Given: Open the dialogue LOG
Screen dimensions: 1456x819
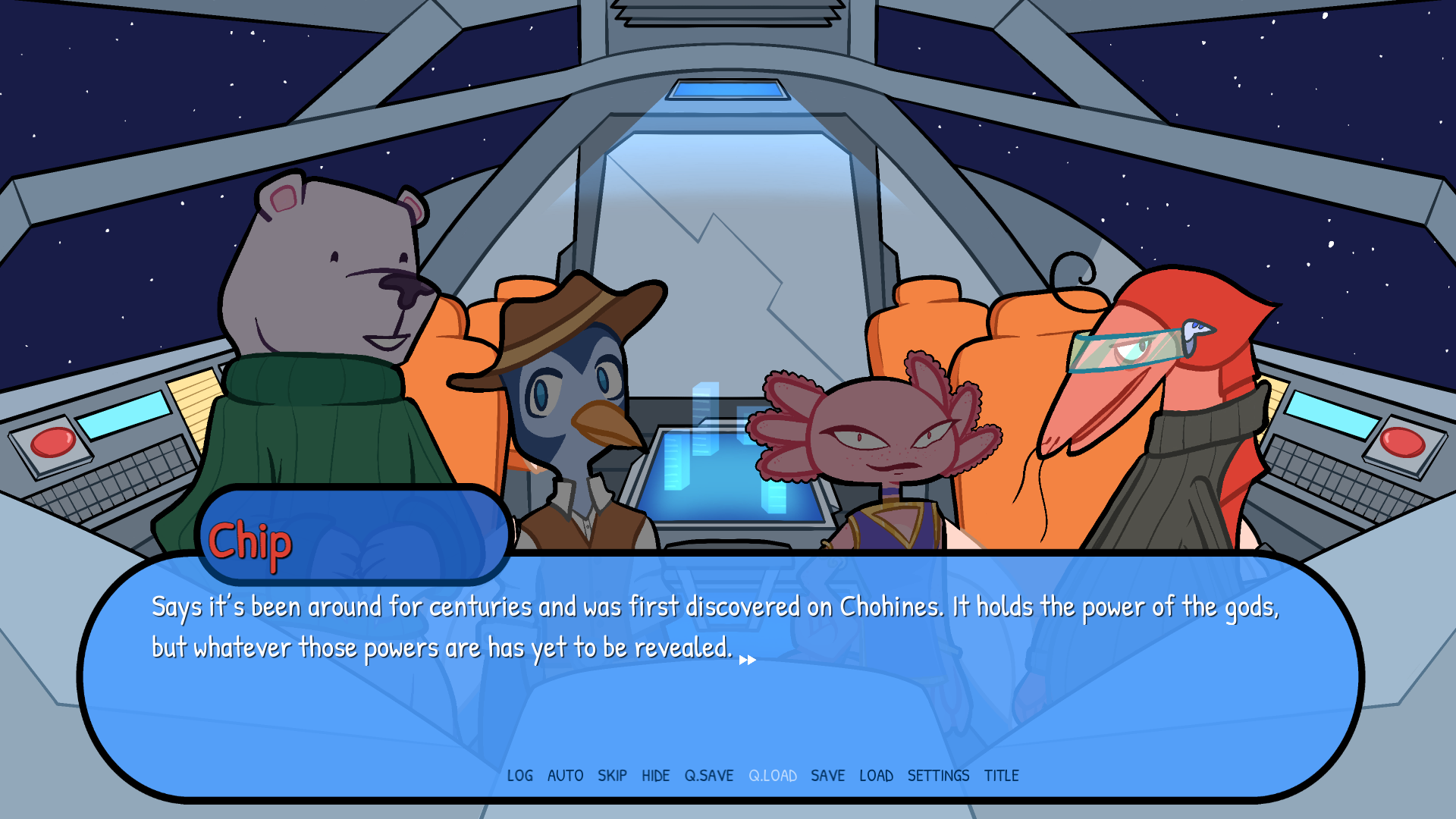Looking at the screenshot, I should tap(520, 776).
